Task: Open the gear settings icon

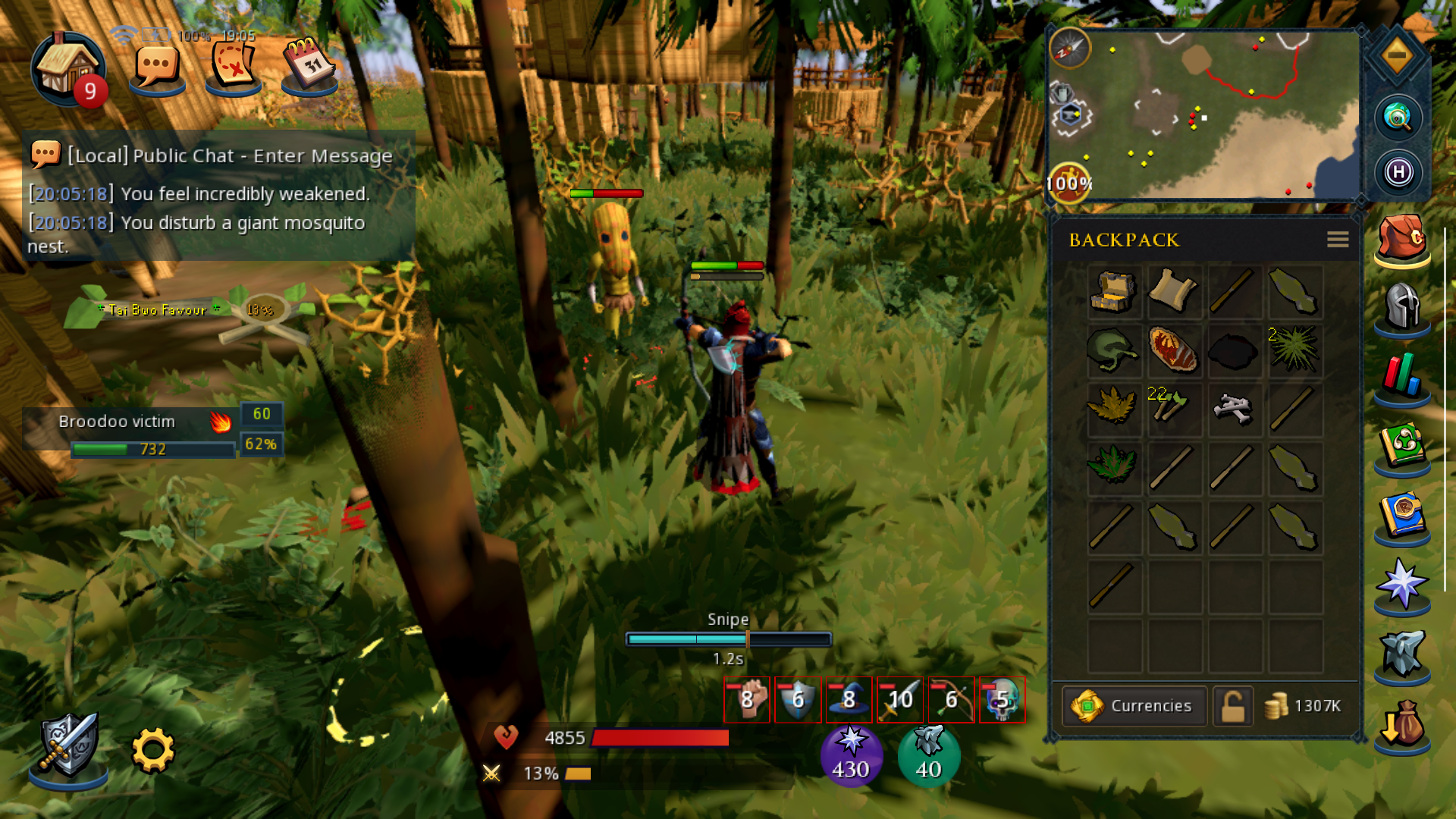Action: pos(153,750)
